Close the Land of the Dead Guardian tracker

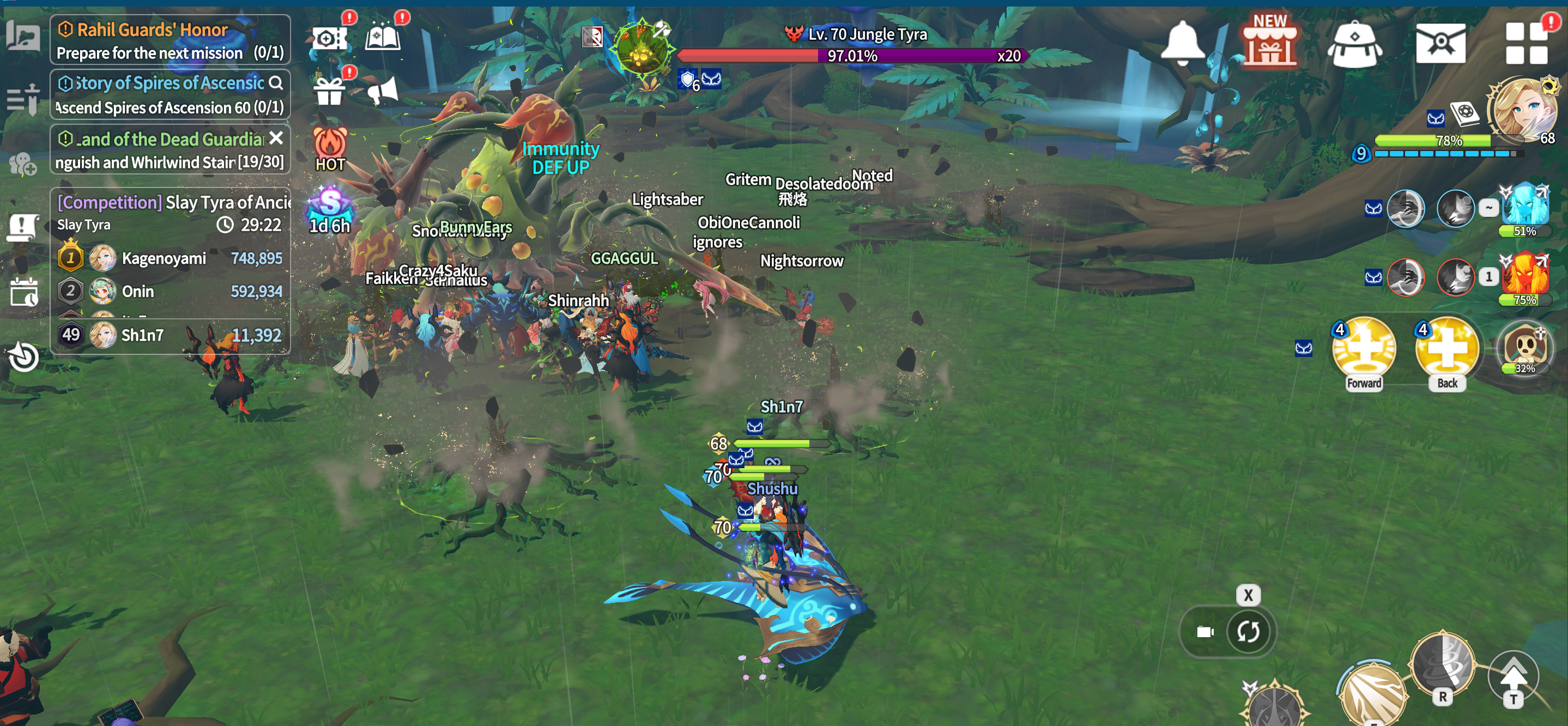click(276, 138)
